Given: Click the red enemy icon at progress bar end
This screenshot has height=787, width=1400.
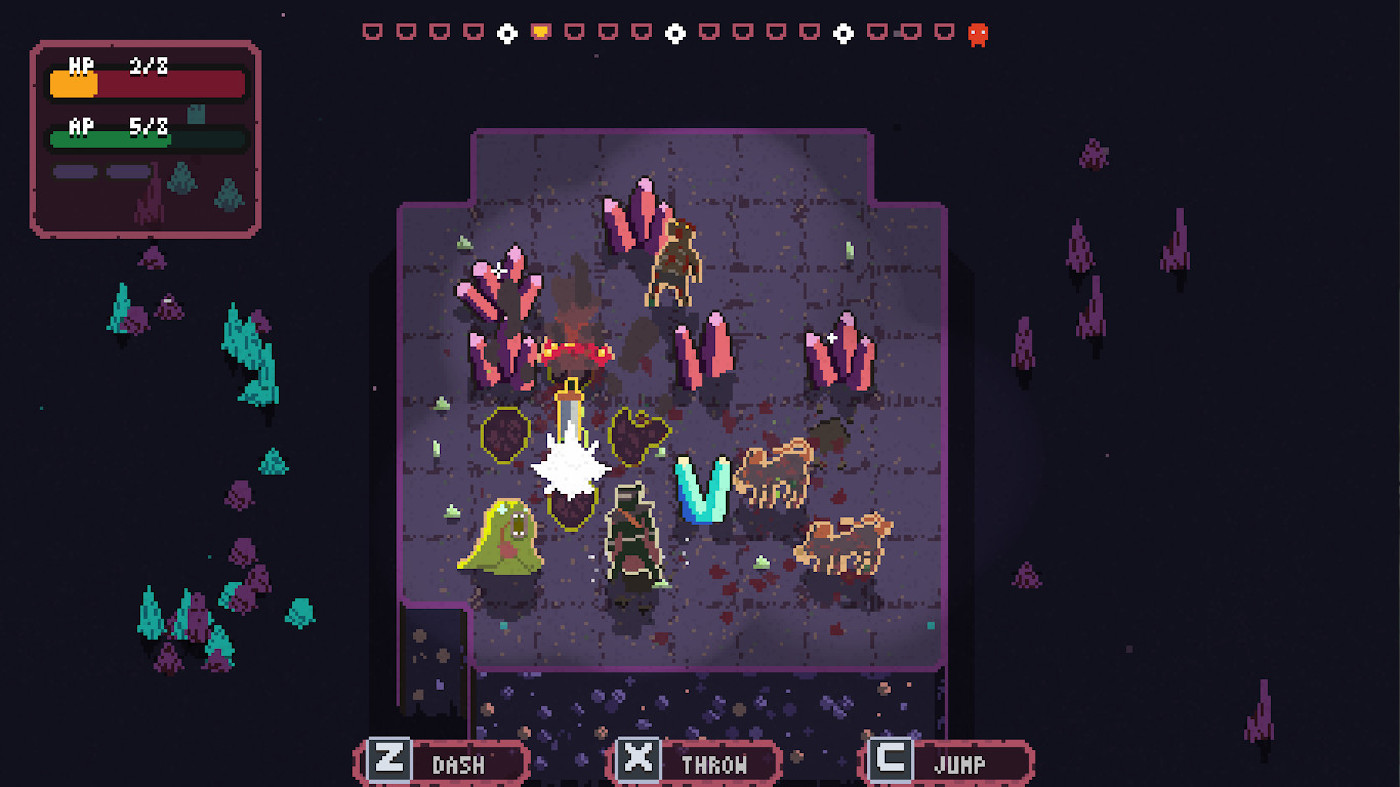Looking at the screenshot, I should coord(977,32).
